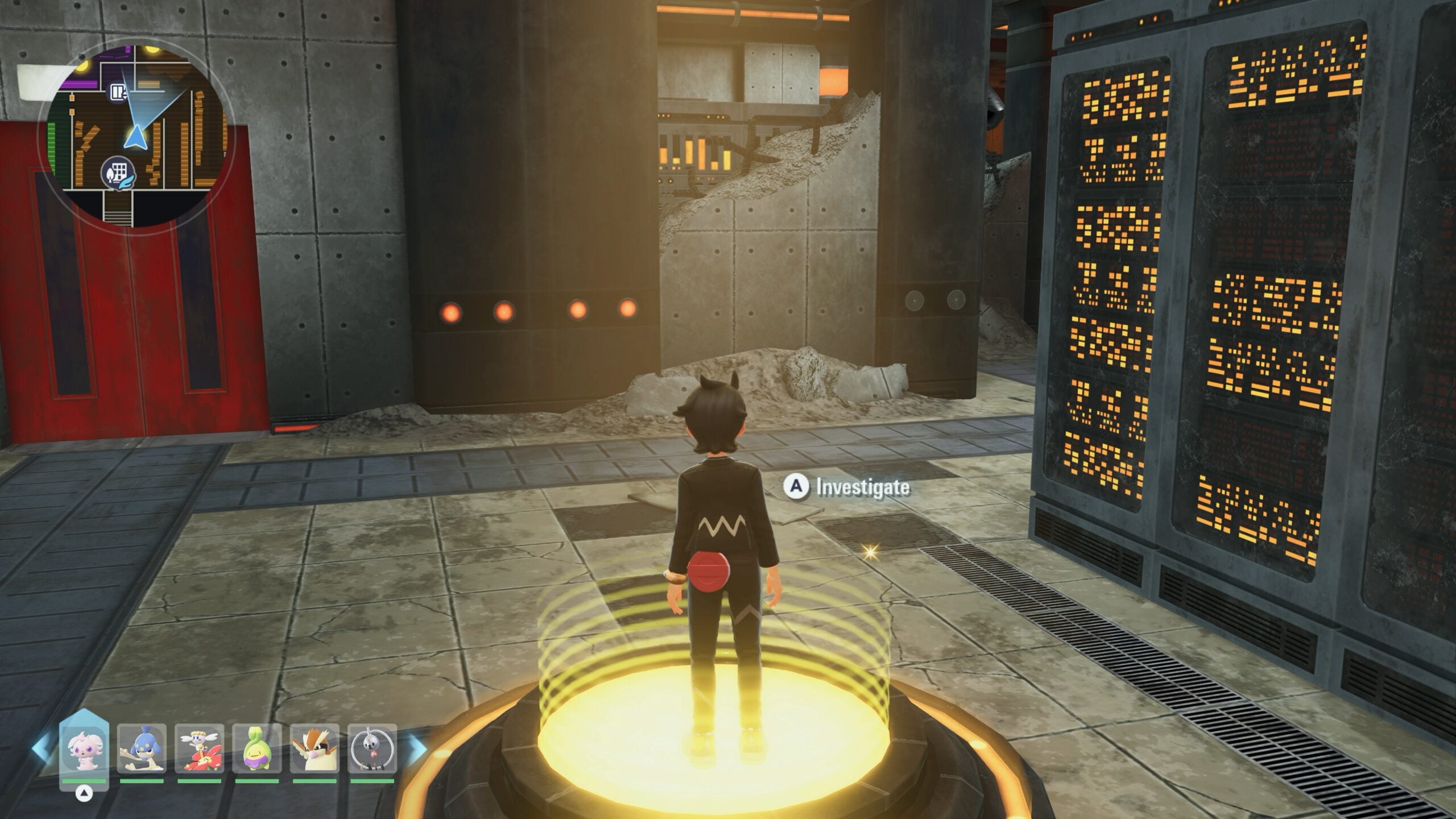
Task: Open the circular minimap
Action: coord(136,134)
